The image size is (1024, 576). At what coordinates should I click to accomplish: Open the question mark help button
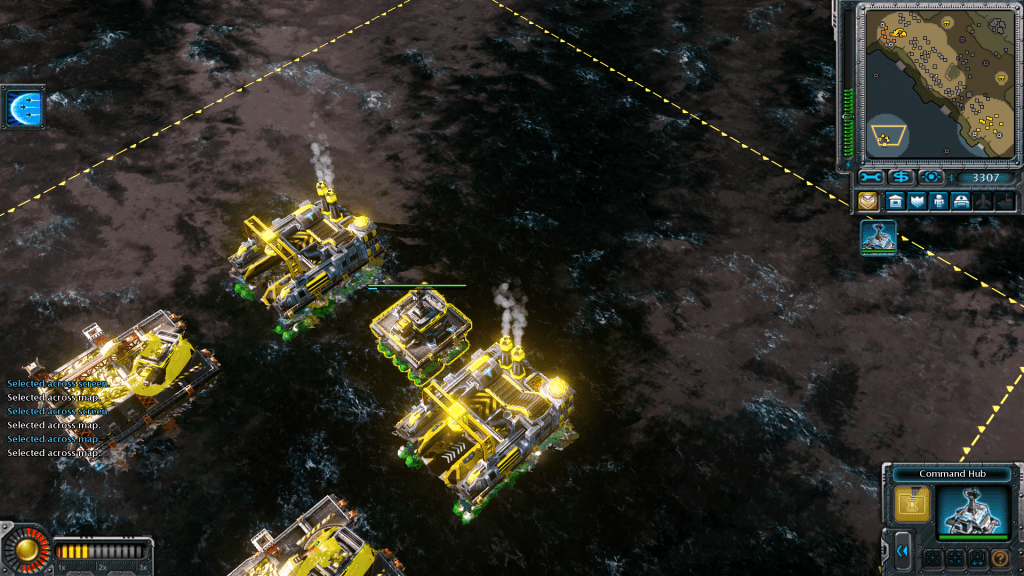(998, 558)
